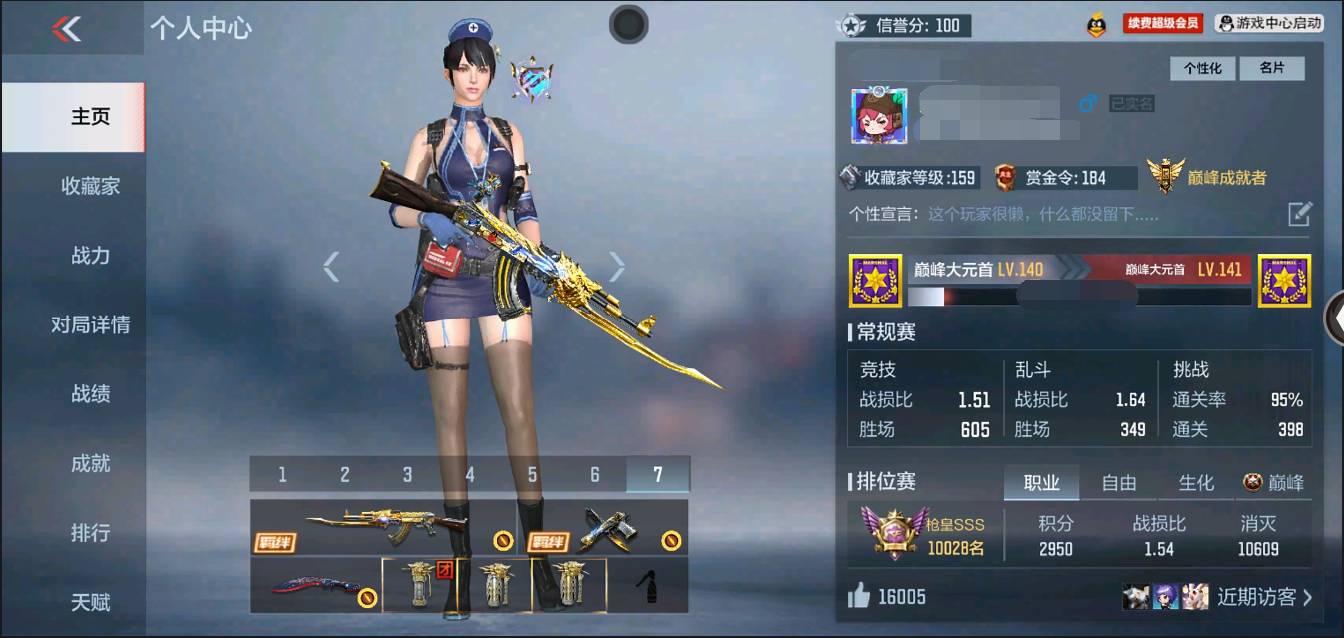
Task: Open the 名片 name card button
Action: pos(1271,68)
